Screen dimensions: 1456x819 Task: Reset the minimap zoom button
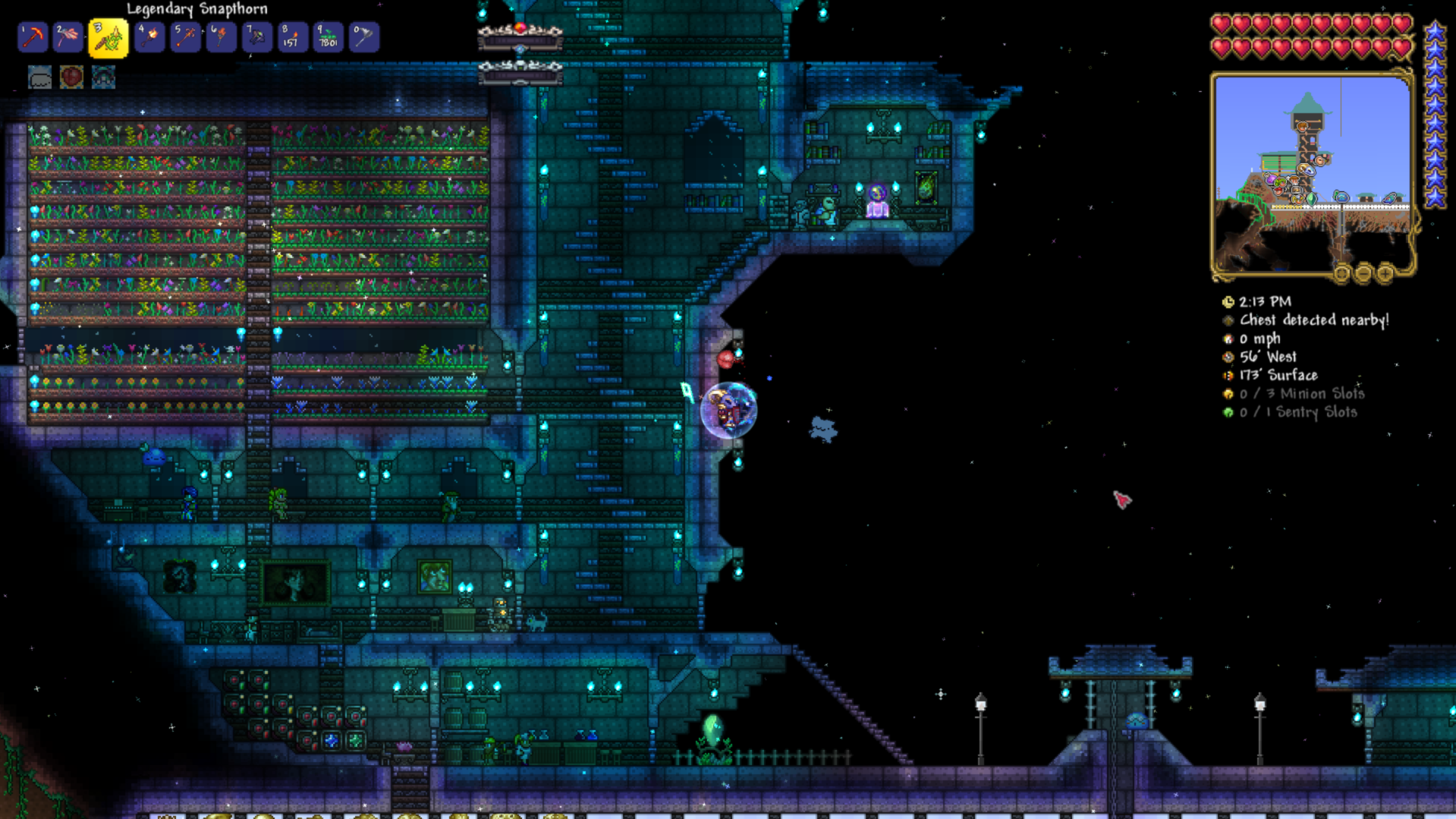click(1342, 273)
